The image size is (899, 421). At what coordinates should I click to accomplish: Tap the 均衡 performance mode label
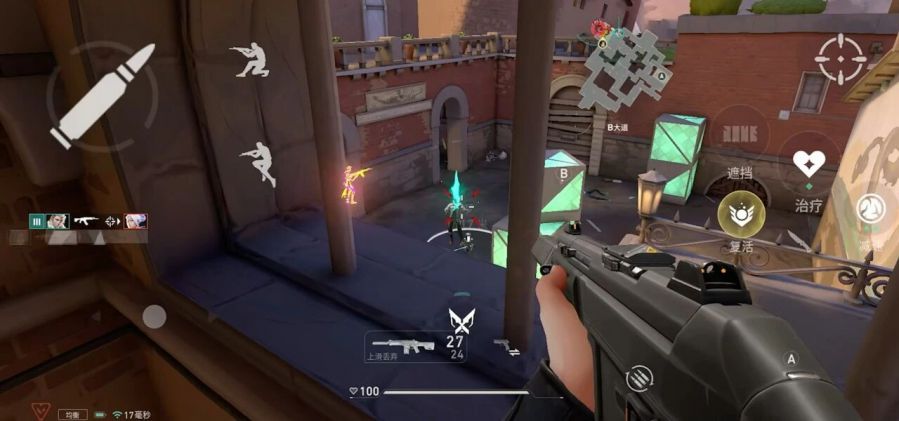72,413
